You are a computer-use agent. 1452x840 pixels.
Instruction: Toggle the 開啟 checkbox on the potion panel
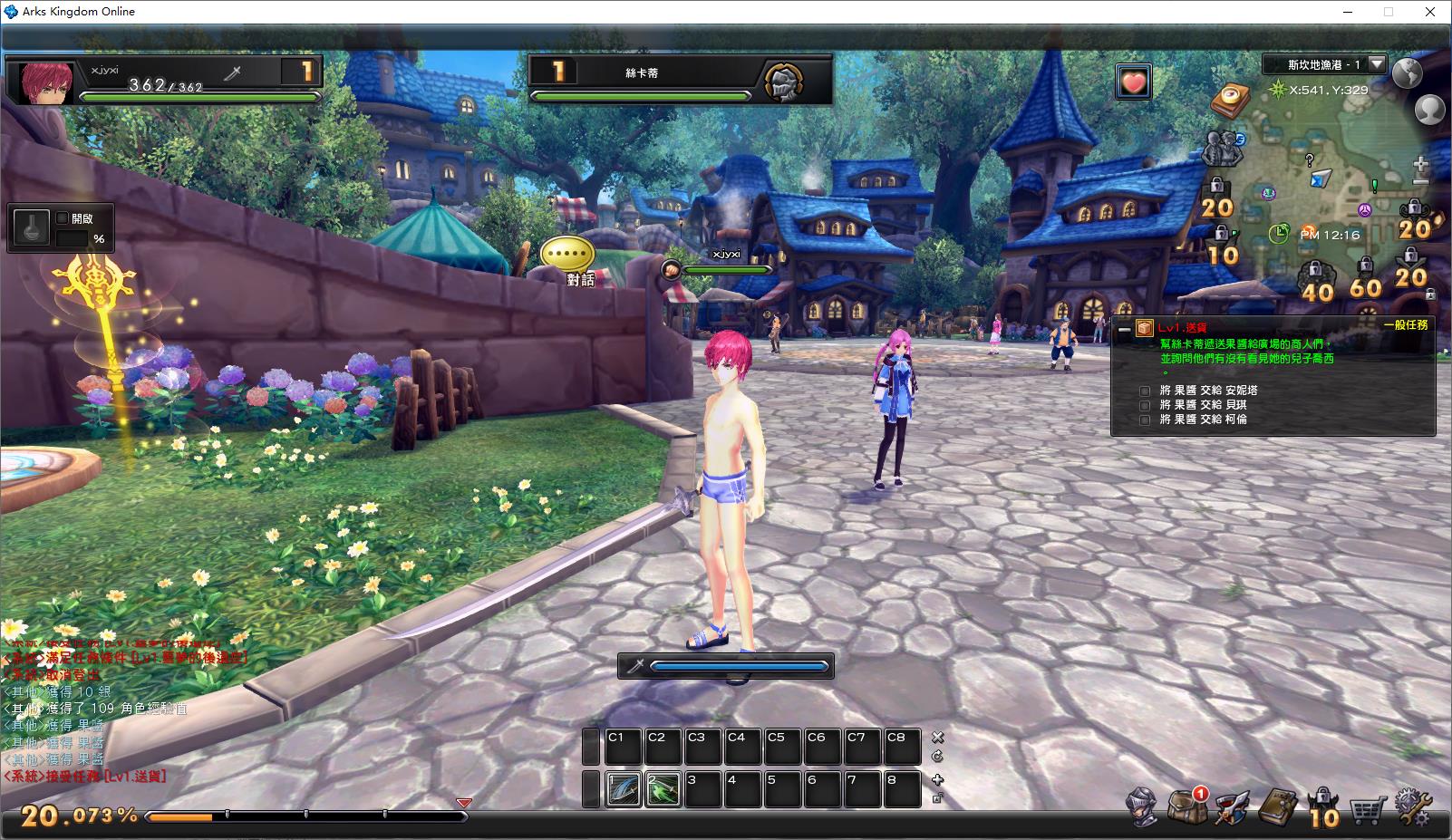click(63, 218)
